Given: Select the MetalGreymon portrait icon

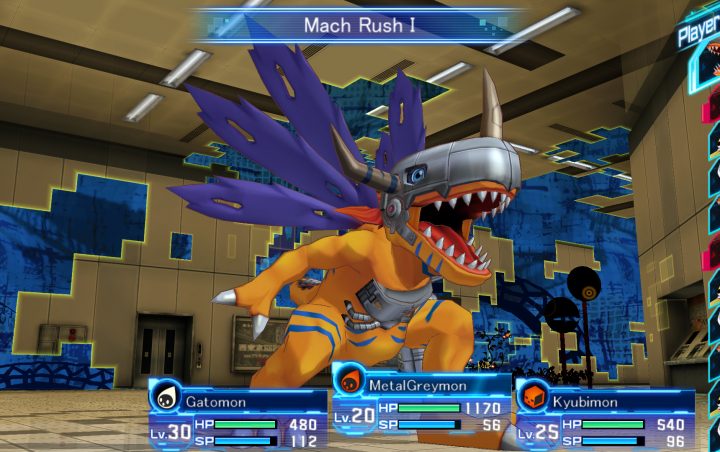Looking at the screenshot, I should point(349,381).
